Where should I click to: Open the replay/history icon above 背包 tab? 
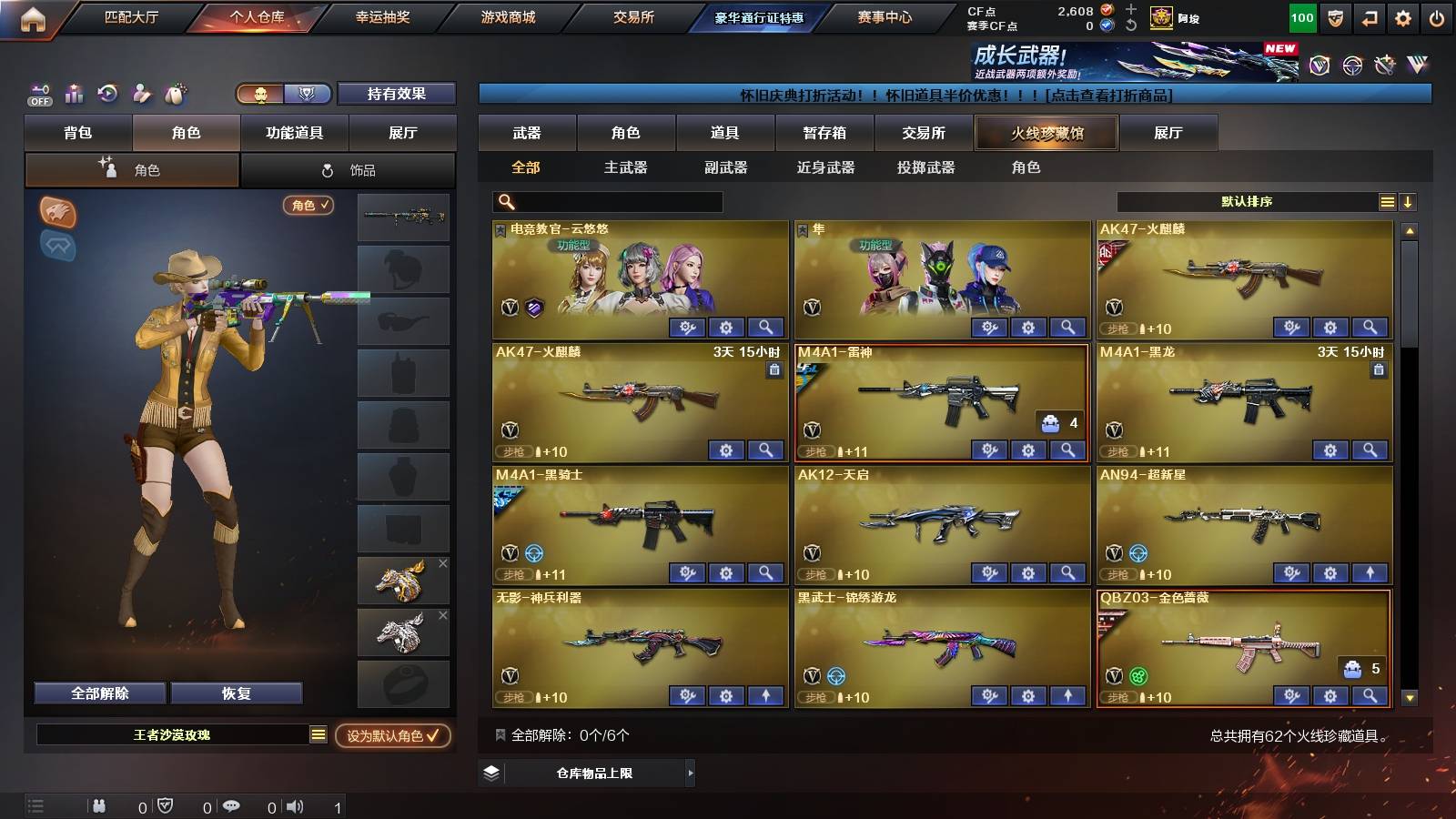107,94
